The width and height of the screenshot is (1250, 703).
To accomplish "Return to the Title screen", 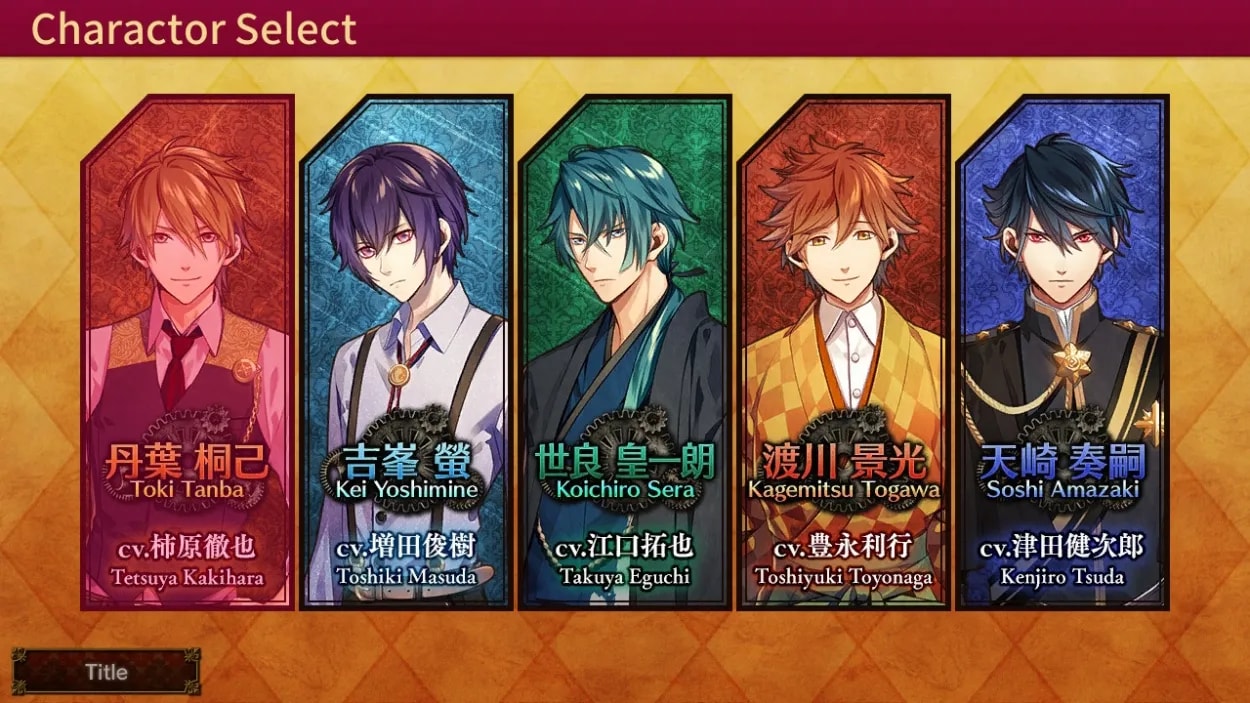I will coord(106,672).
